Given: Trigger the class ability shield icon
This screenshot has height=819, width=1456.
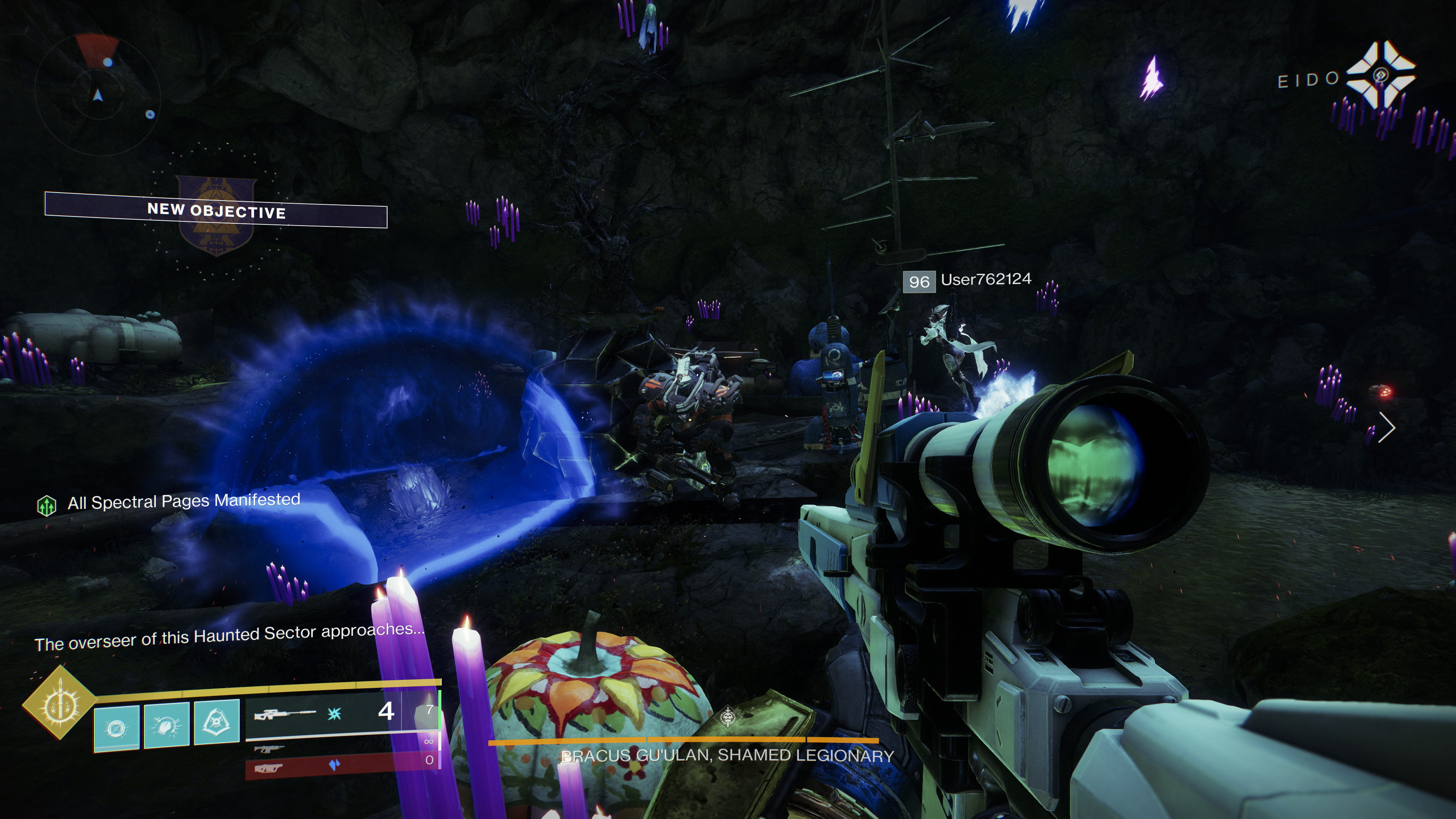Looking at the screenshot, I should pos(217,722).
